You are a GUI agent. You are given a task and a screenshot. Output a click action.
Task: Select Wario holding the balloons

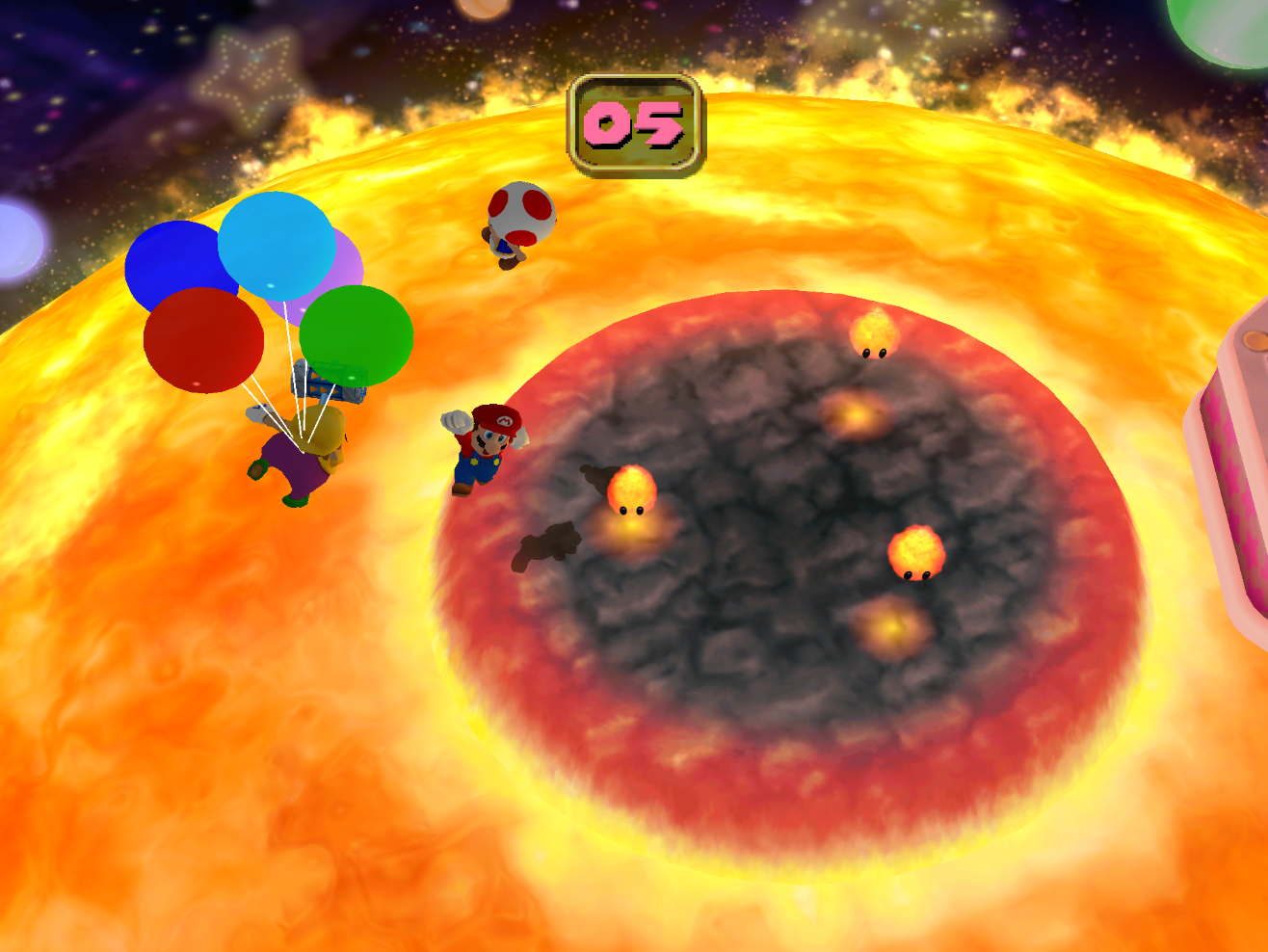pos(308,453)
